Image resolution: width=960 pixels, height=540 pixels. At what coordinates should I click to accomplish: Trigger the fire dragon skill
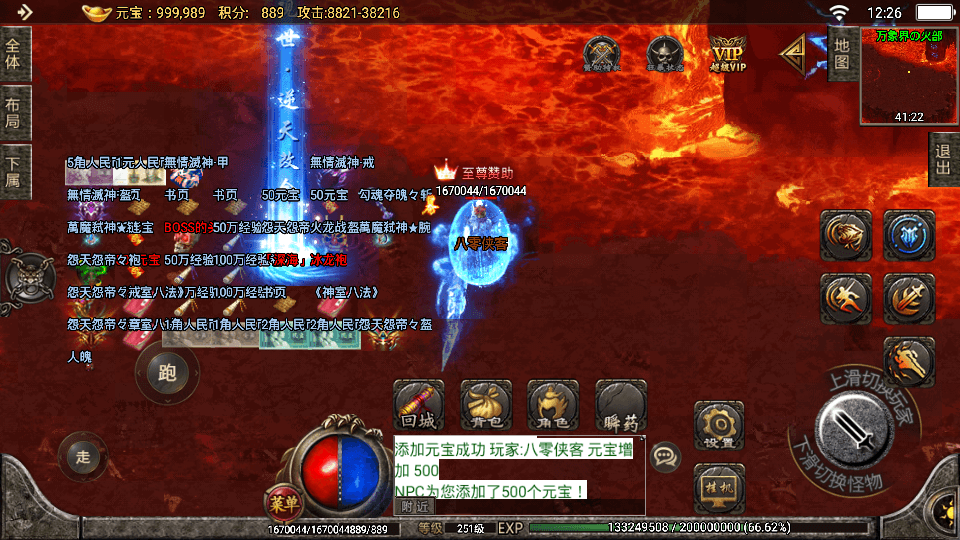[x=908, y=362]
